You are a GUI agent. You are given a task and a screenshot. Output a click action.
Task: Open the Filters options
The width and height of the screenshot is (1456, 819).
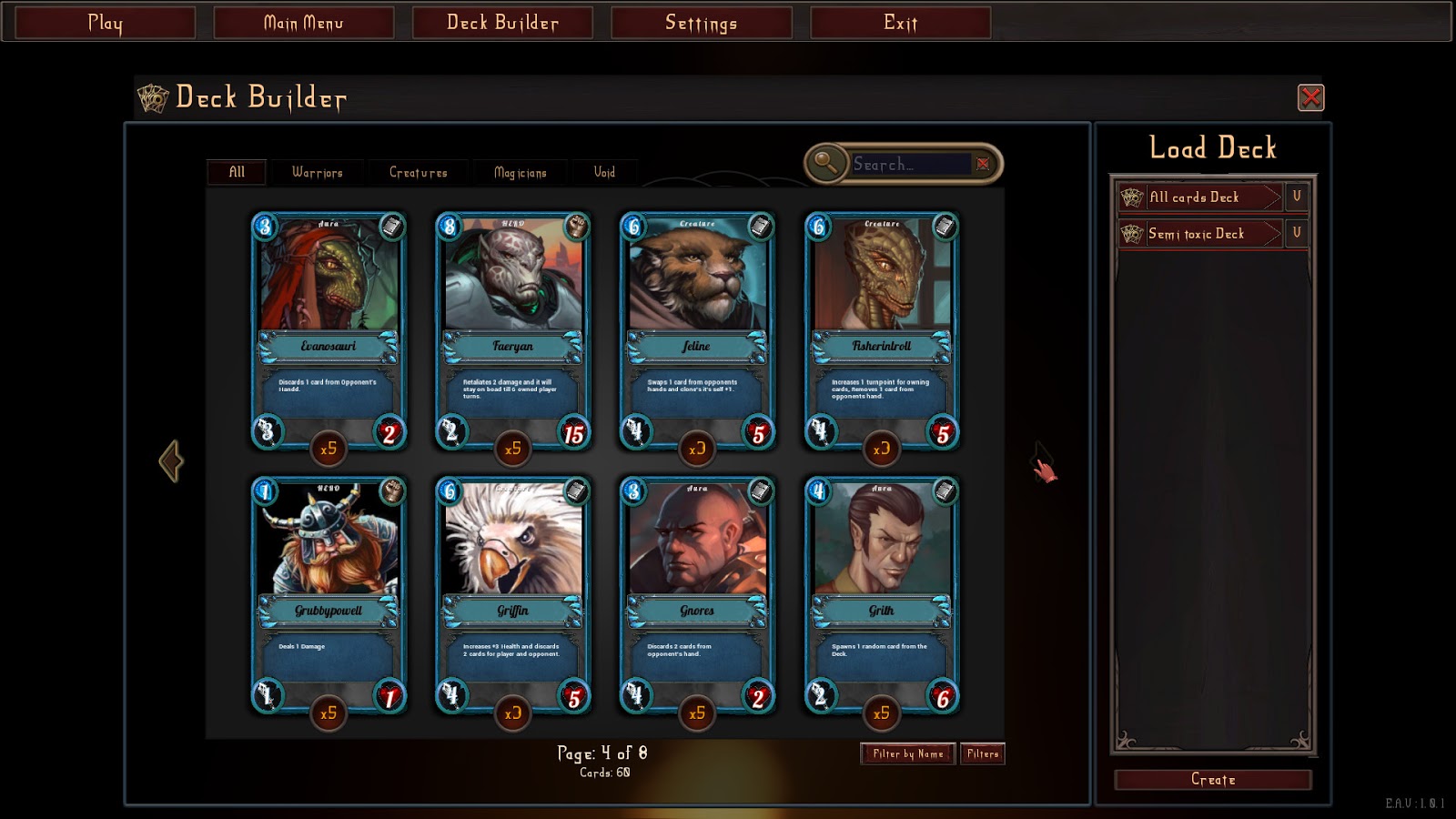[984, 753]
